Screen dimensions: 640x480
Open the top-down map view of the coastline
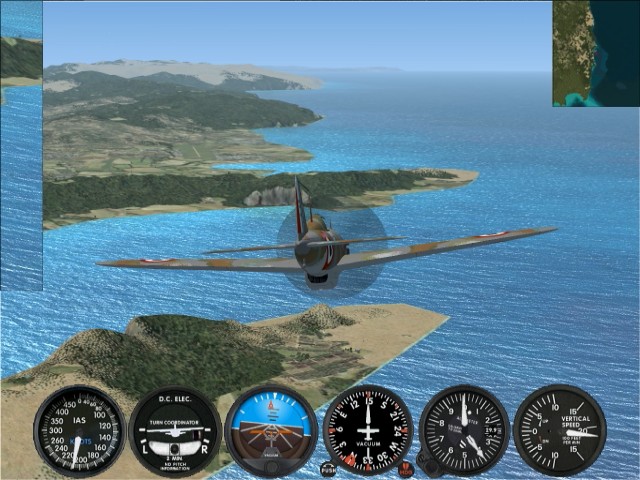point(595,53)
